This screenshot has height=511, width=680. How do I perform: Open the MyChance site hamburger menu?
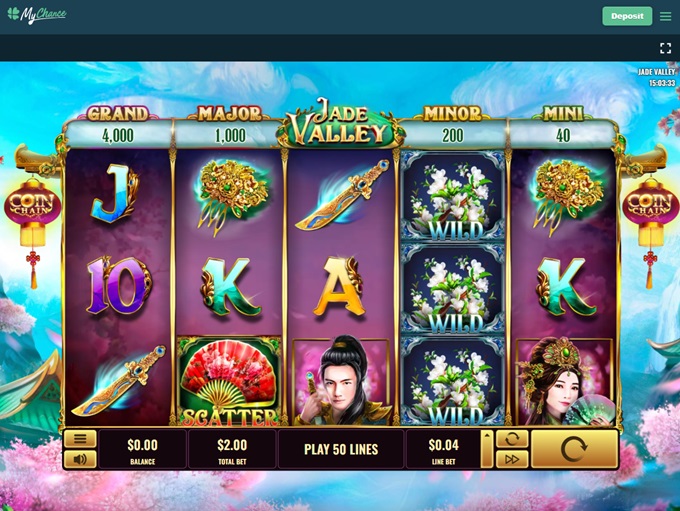pos(666,16)
